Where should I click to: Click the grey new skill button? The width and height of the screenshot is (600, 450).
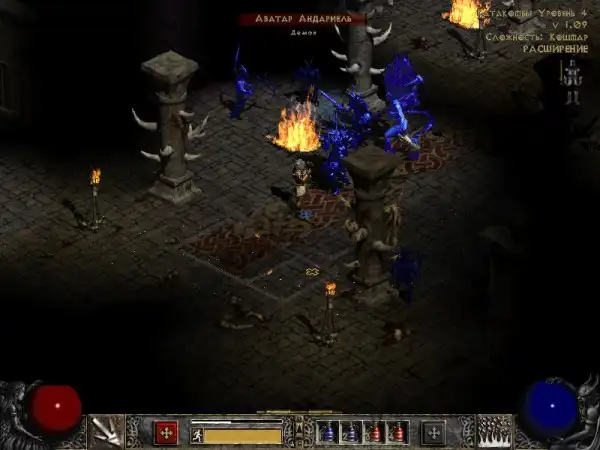tap(433, 433)
